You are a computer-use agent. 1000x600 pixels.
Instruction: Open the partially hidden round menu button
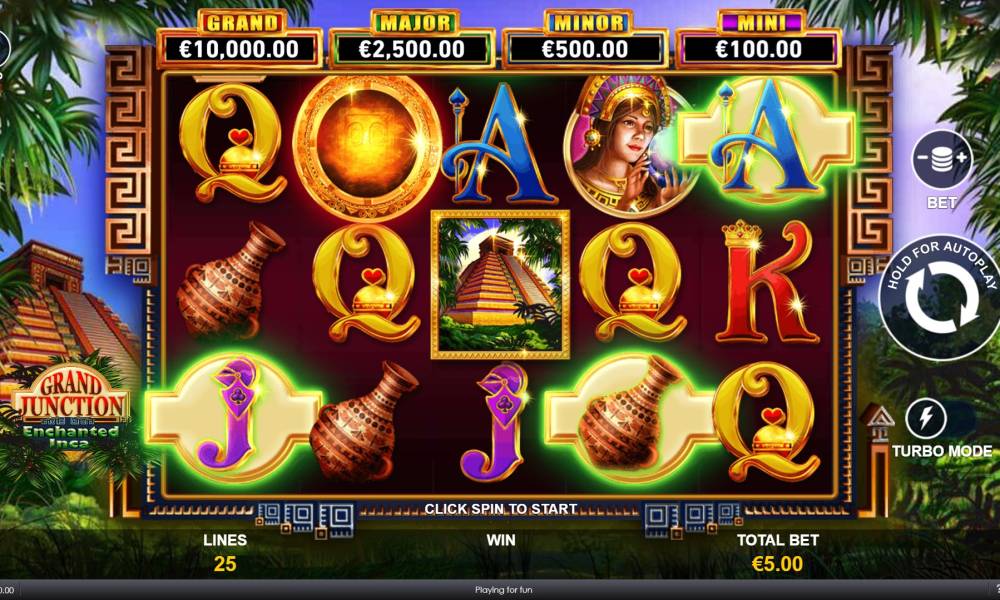pyautogui.click(x=3, y=48)
